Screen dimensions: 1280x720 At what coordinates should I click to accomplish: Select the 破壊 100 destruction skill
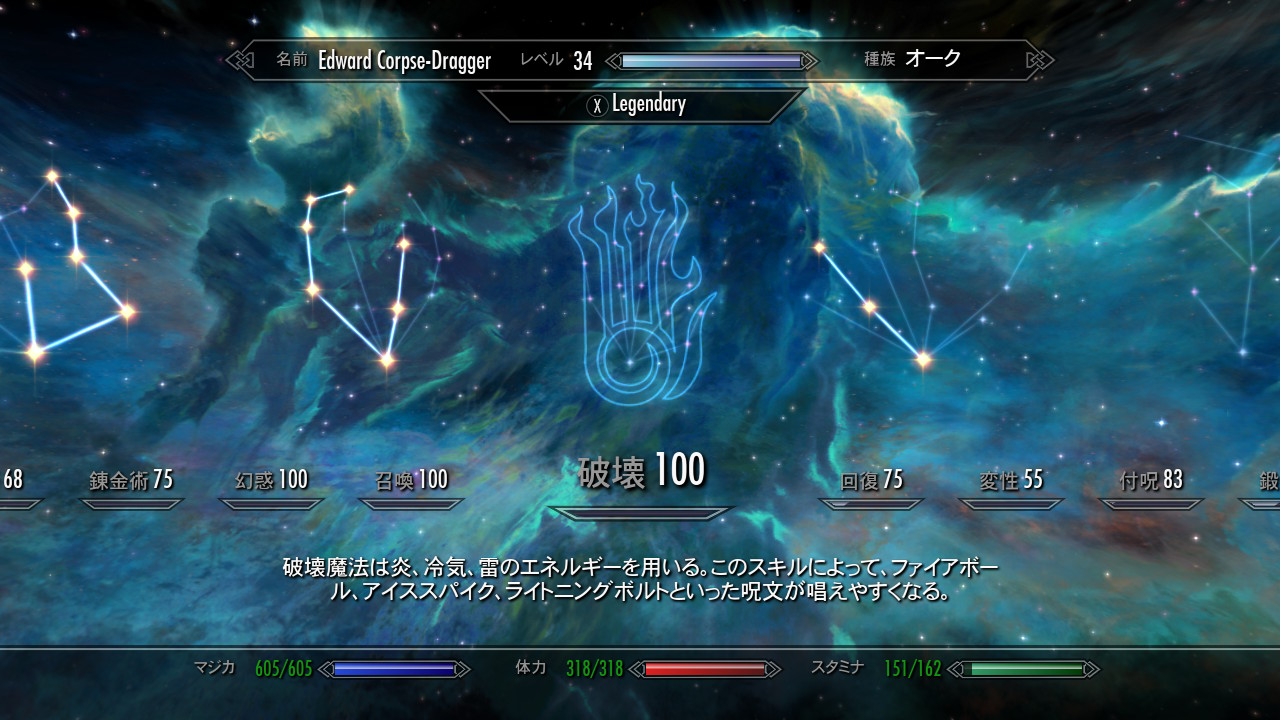641,471
